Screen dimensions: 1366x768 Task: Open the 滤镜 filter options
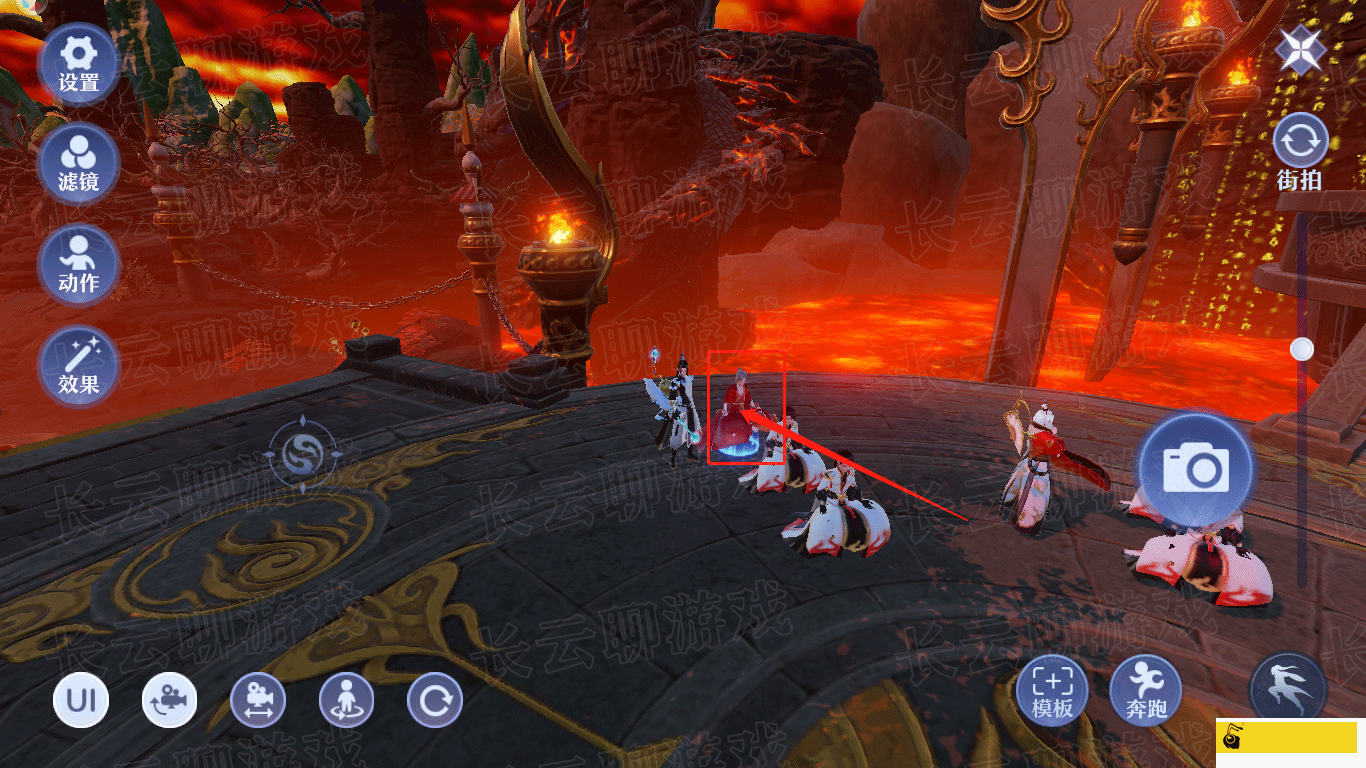(78, 164)
